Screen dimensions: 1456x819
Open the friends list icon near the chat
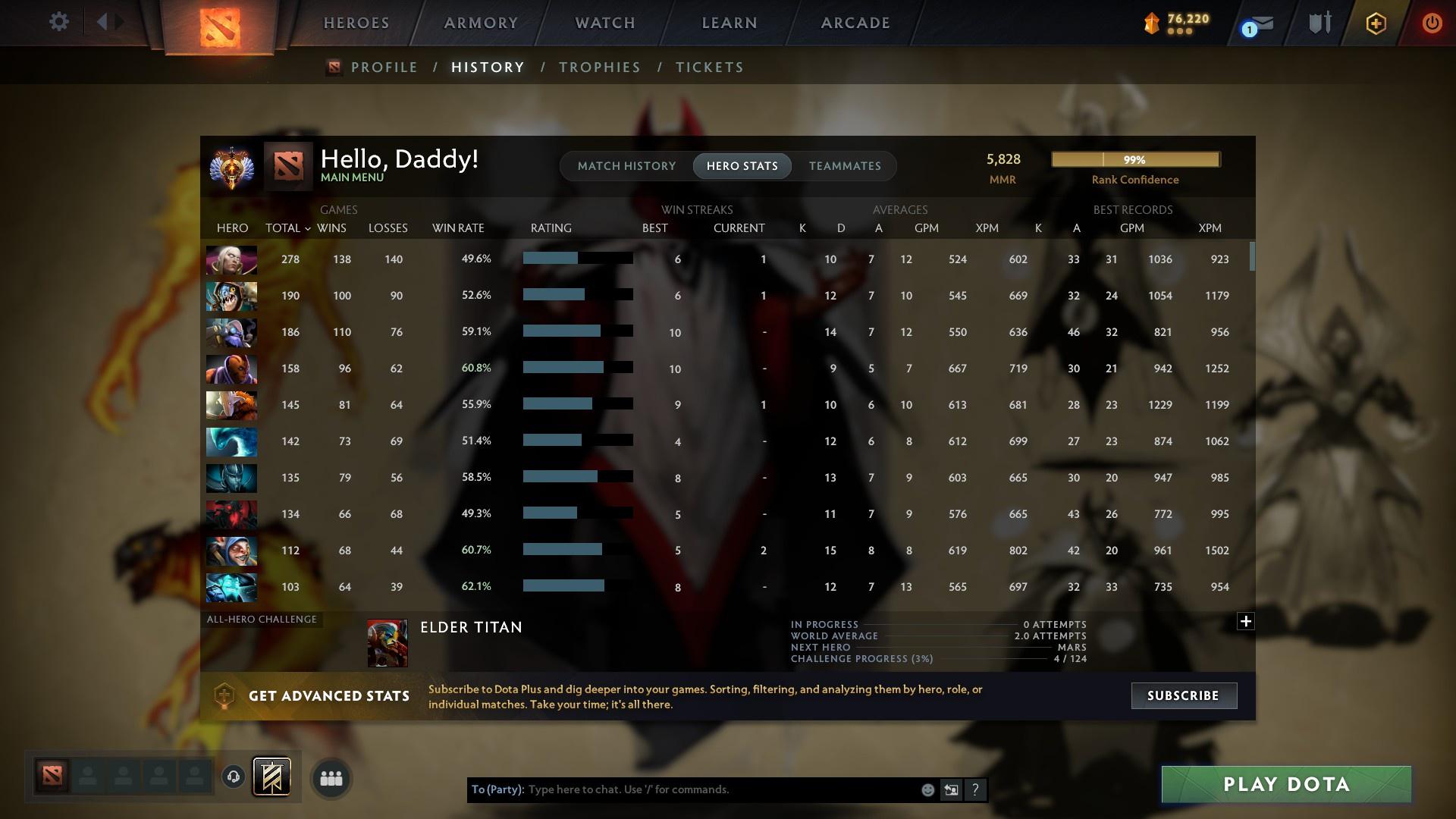(330, 777)
